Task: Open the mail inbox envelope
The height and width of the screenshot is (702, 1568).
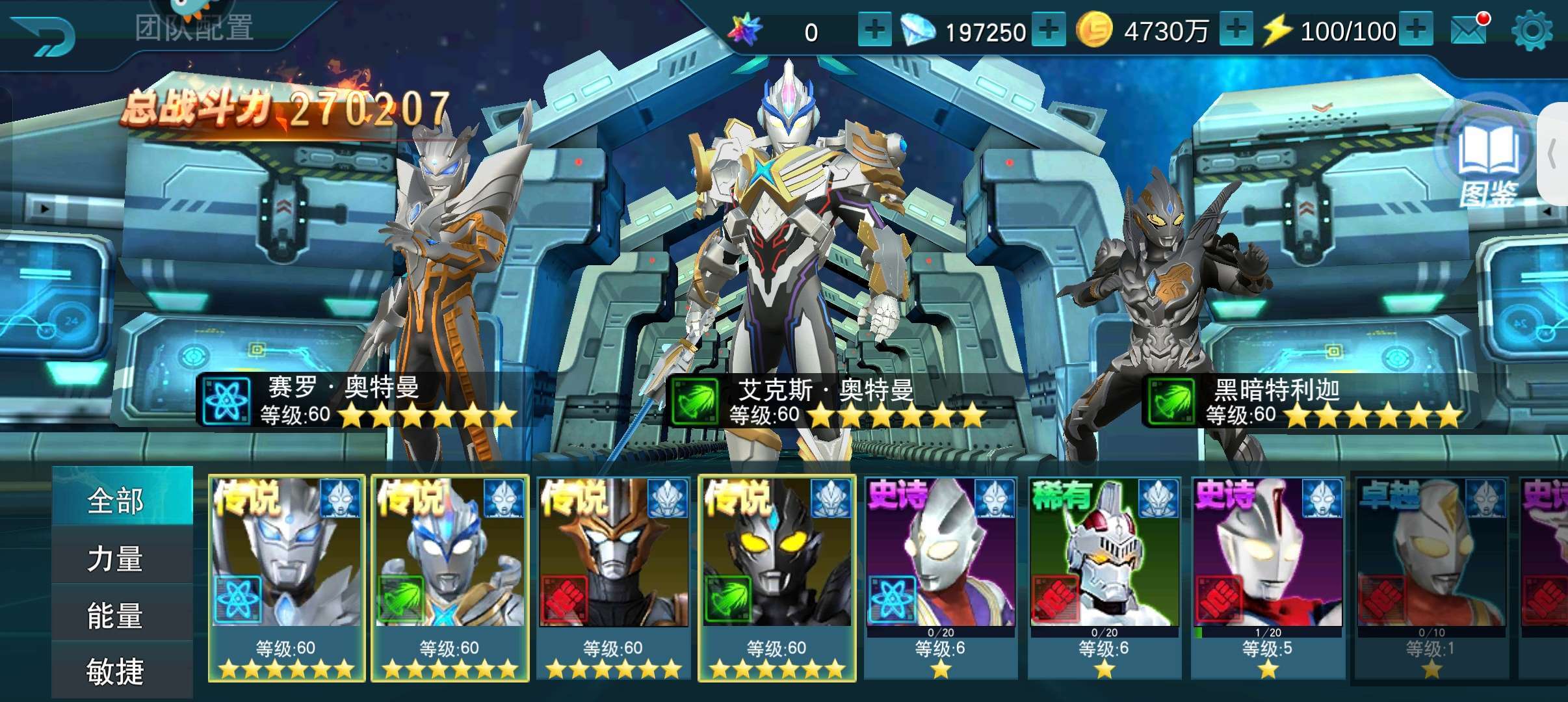Action: point(1469,29)
